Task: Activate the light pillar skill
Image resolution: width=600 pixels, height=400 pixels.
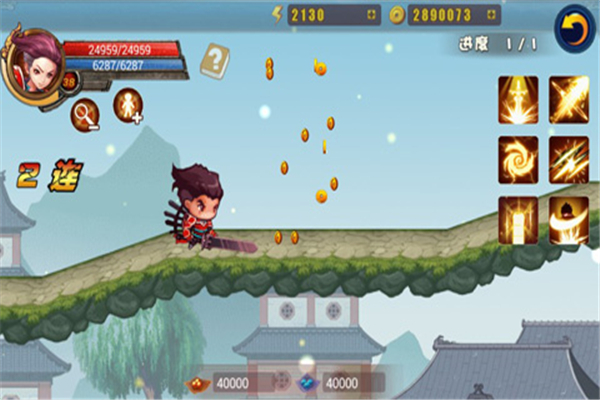Action: [518, 219]
